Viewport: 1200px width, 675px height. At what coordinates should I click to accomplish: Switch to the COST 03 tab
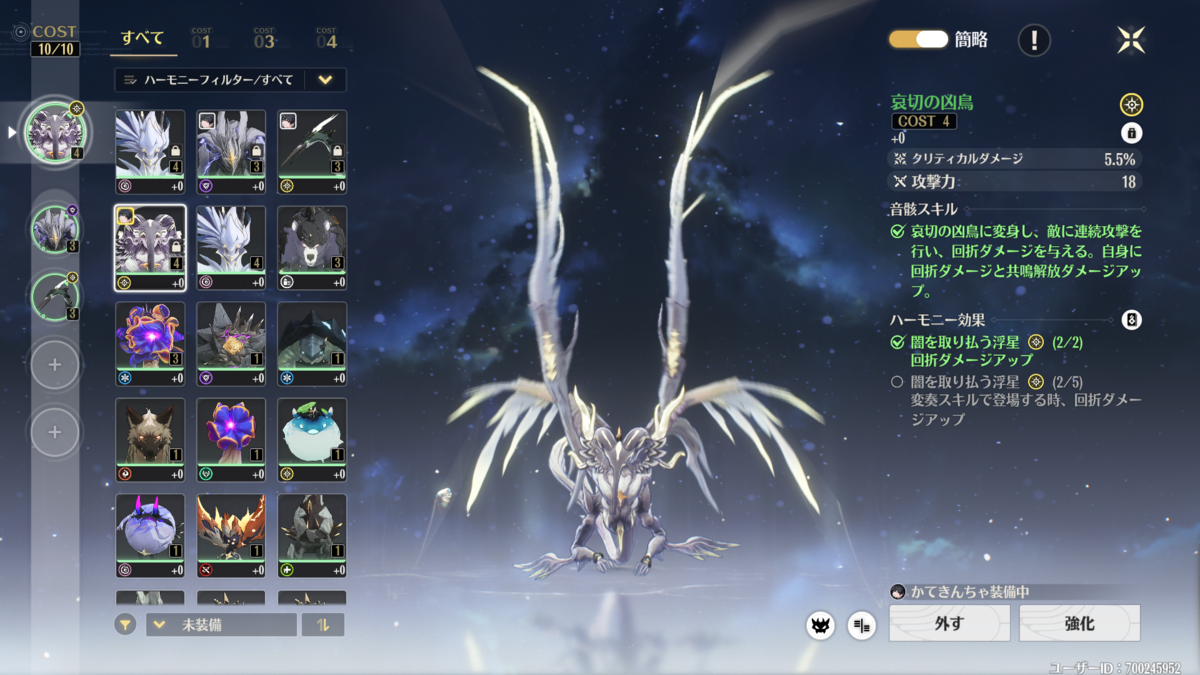click(x=264, y=39)
